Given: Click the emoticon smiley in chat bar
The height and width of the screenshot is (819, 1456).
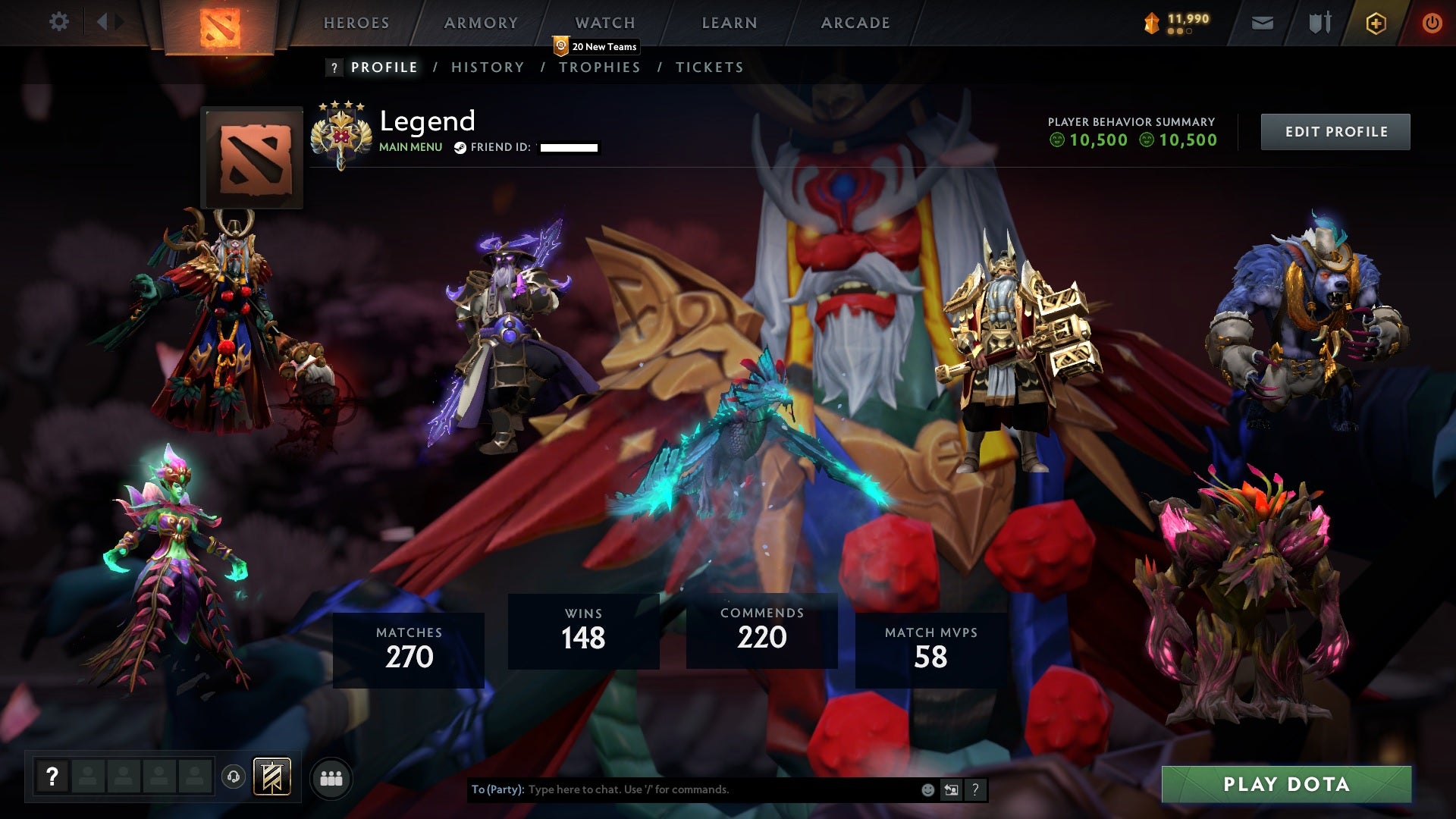Looking at the screenshot, I should coord(928,789).
